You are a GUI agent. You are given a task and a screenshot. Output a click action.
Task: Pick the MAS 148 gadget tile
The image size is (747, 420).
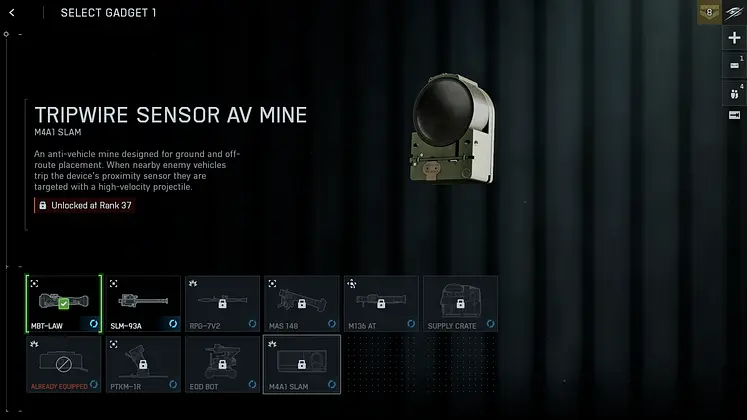click(302, 304)
